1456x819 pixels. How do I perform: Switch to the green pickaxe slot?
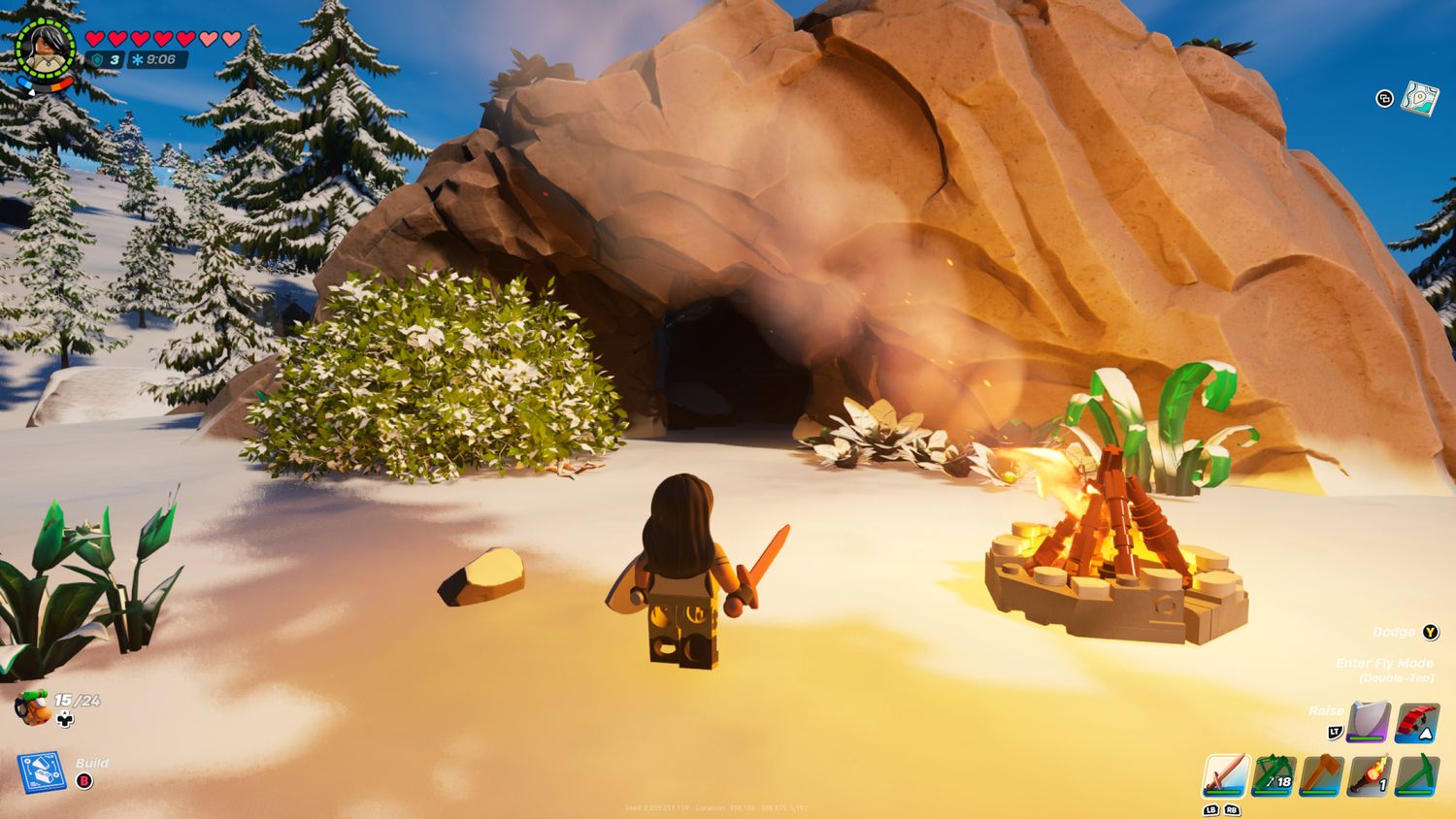(1416, 775)
